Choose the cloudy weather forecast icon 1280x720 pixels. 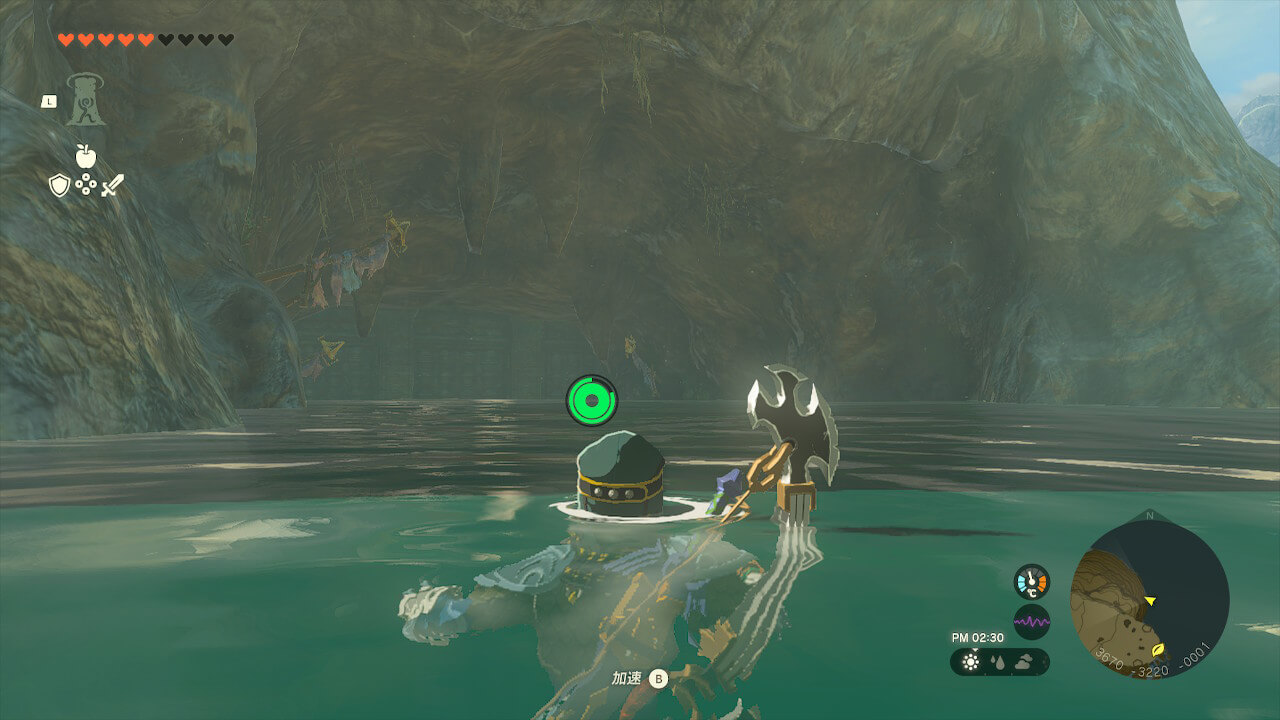1026,662
